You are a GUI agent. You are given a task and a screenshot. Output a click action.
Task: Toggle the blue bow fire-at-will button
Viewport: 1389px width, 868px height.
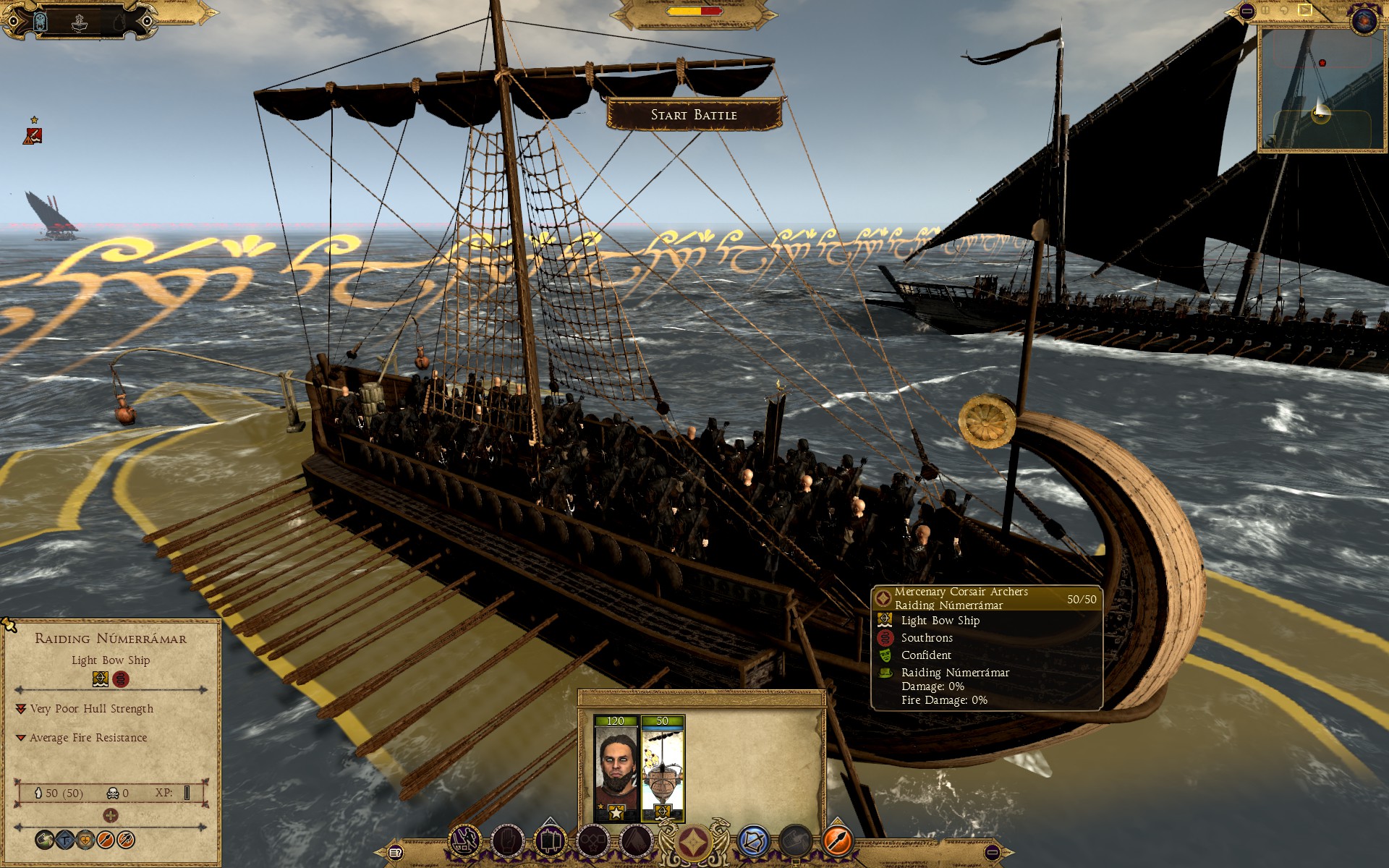point(753,841)
